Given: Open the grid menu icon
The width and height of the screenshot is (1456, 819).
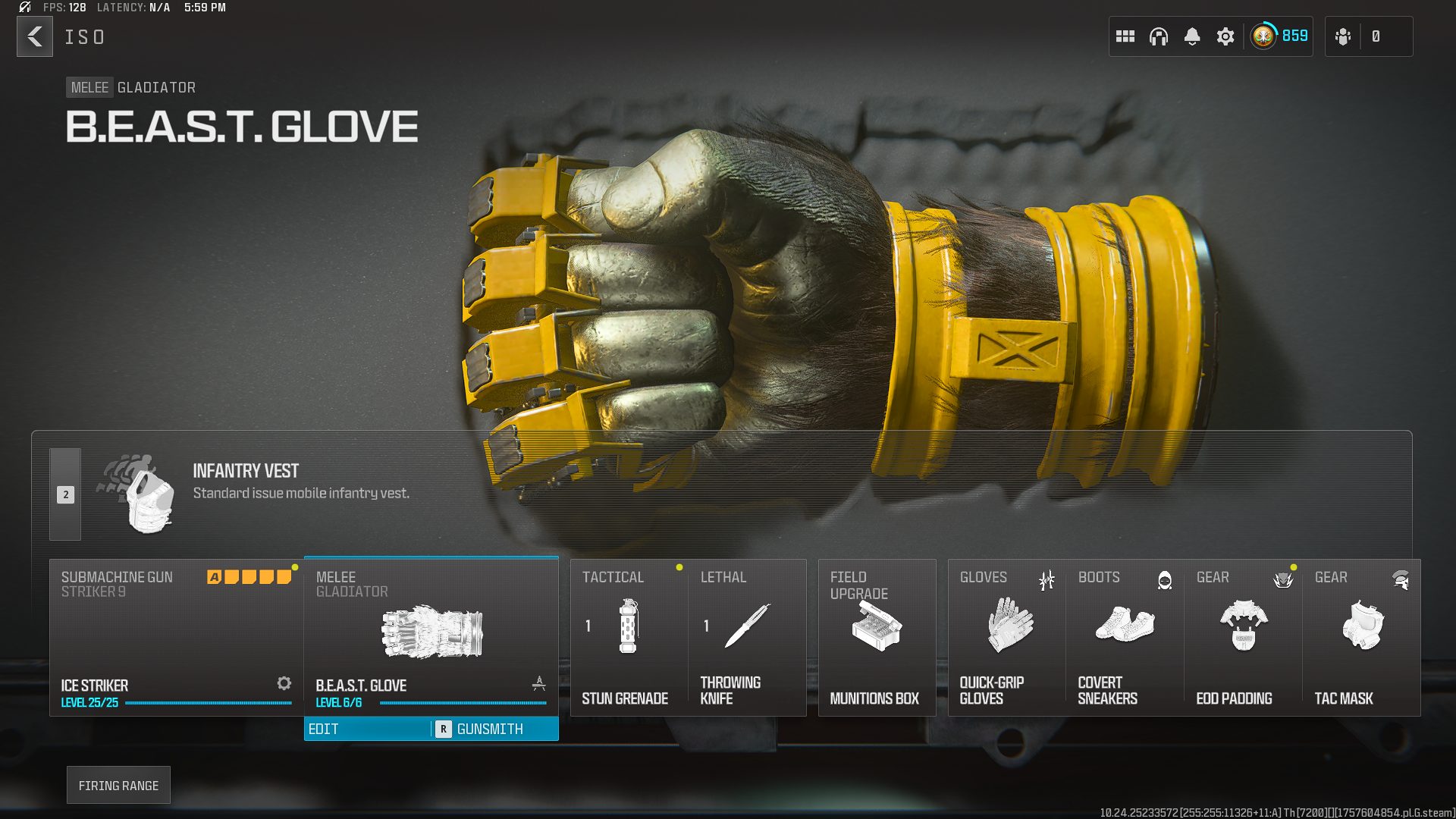Looking at the screenshot, I should pos(1125,36).
